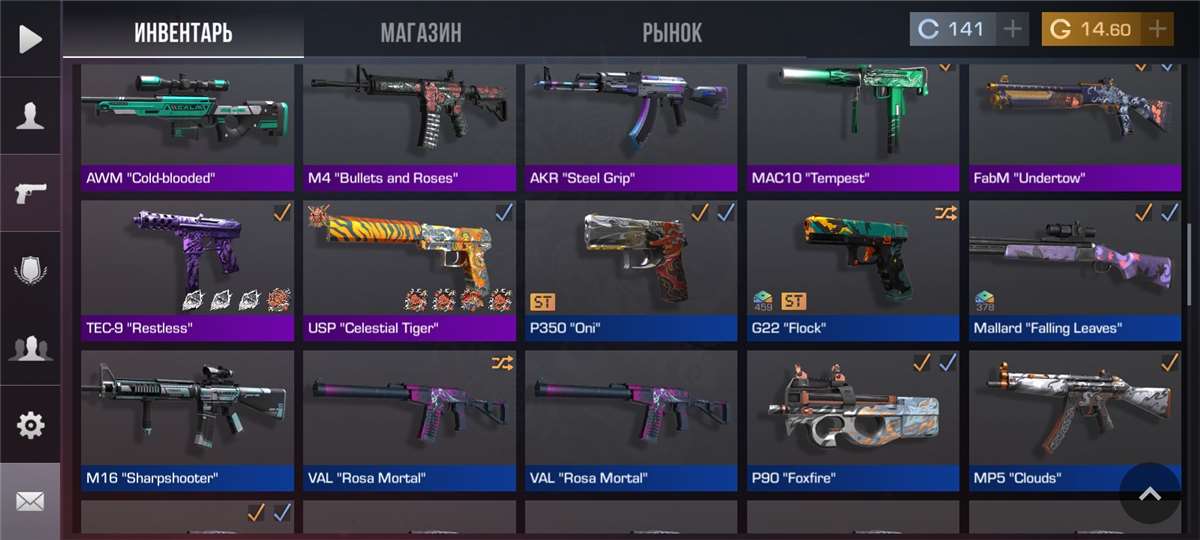Select the AWM "Cold-blooded" skin
Viewport: 1200px width, 540px height.
(187, 125)
